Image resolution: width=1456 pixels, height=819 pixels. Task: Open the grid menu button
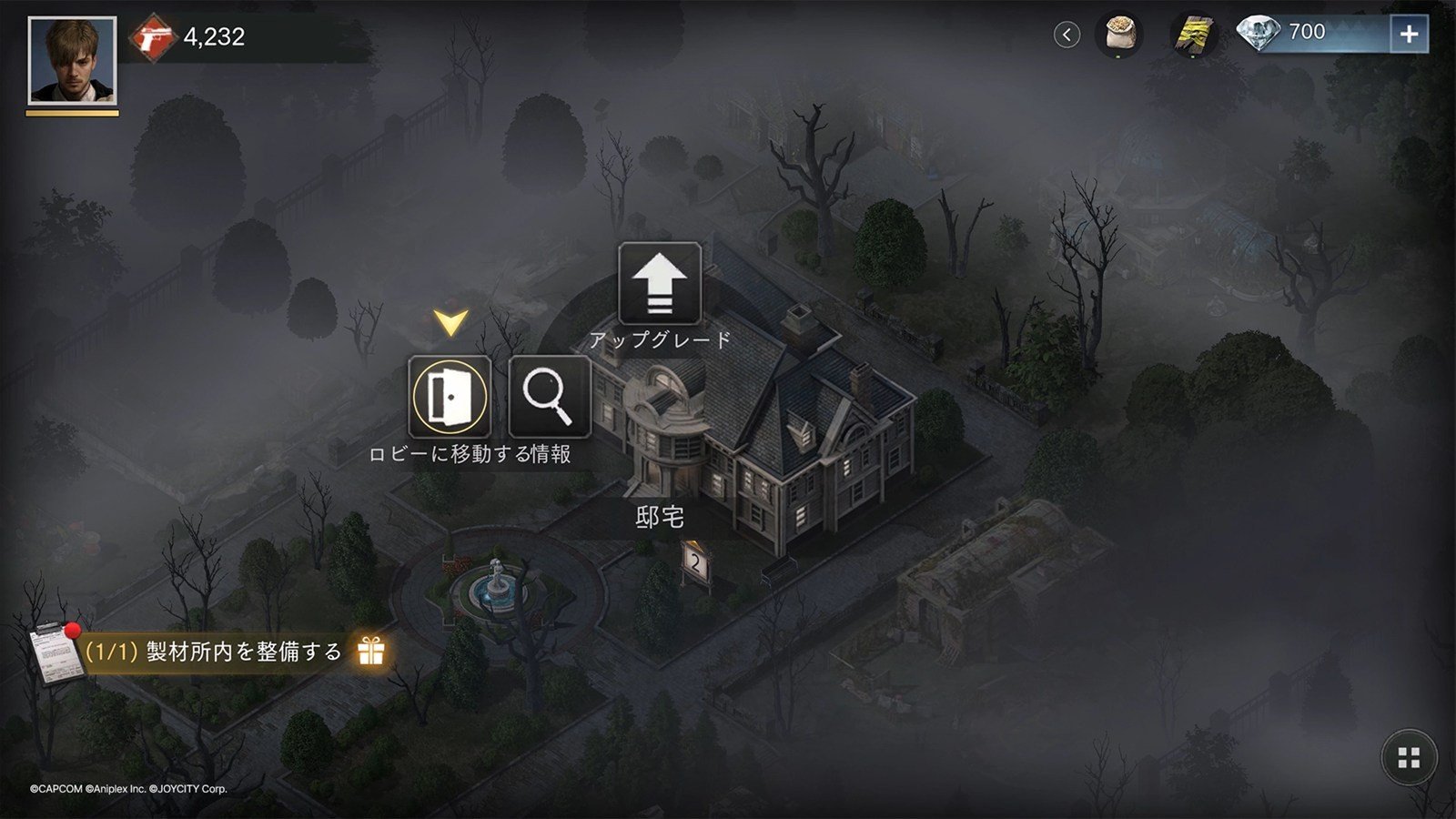point(1409,758)
